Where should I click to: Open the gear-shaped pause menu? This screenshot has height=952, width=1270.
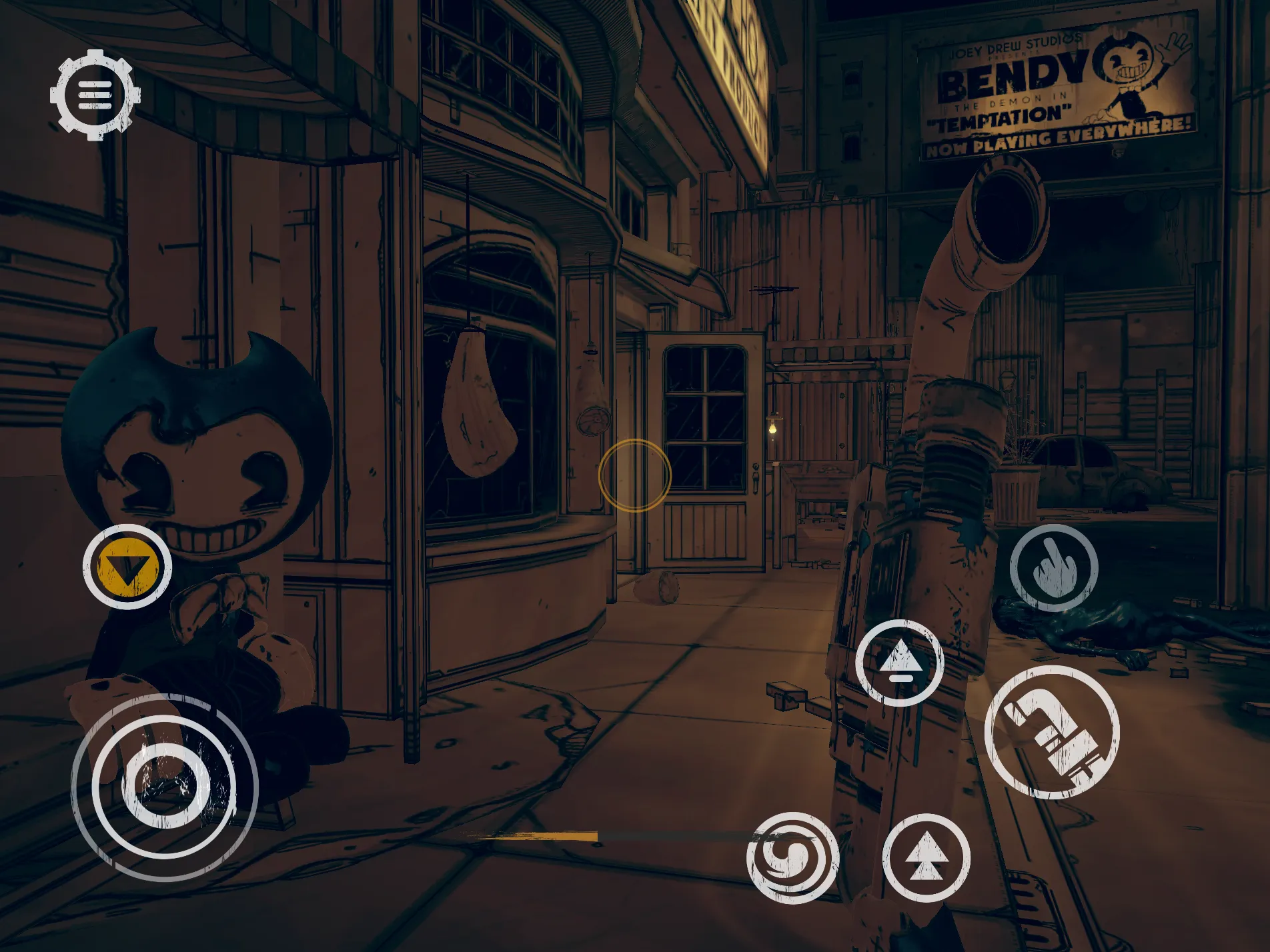[95, 95]
